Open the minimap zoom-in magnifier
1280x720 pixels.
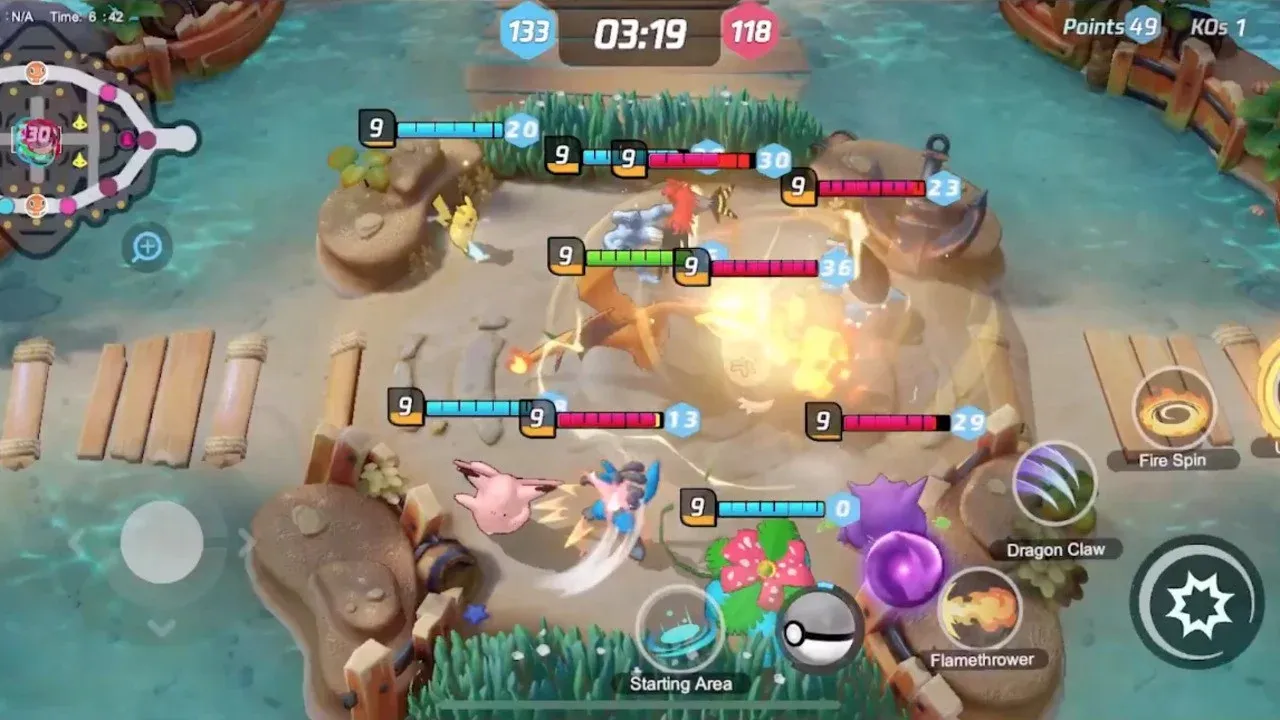click(x=147, y=246)
